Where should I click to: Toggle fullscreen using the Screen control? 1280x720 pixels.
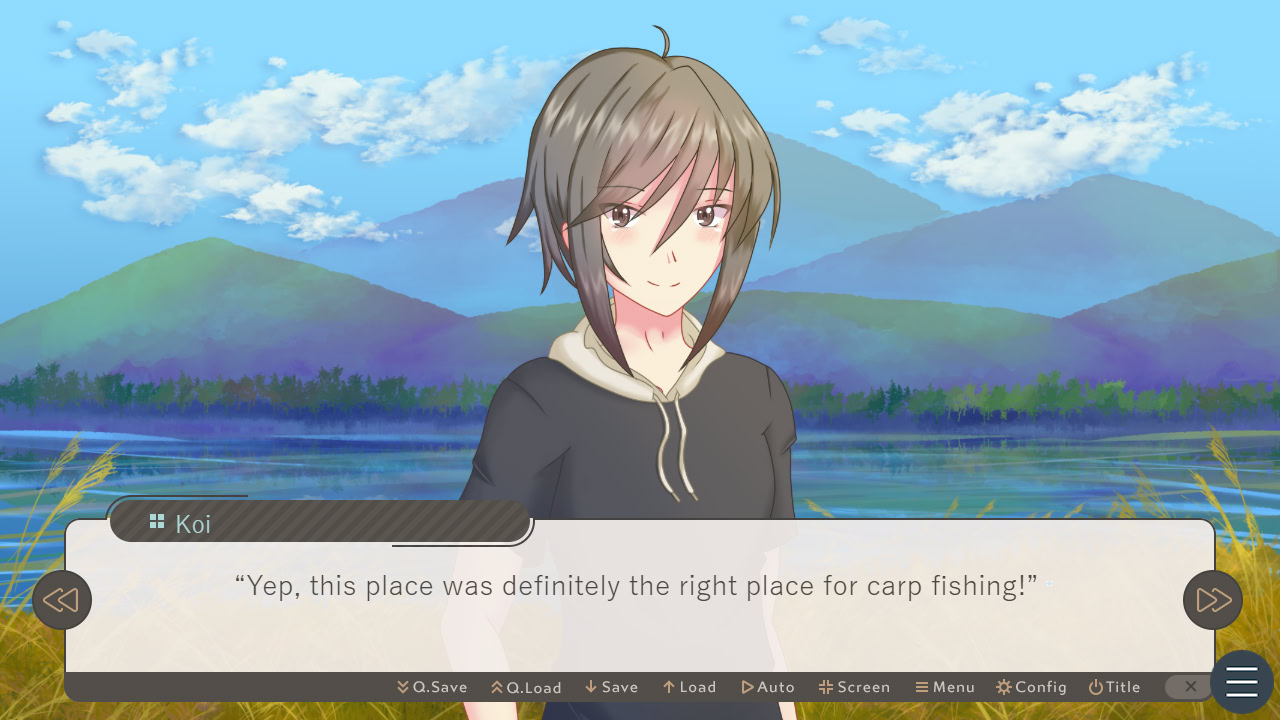click(854, 687)
